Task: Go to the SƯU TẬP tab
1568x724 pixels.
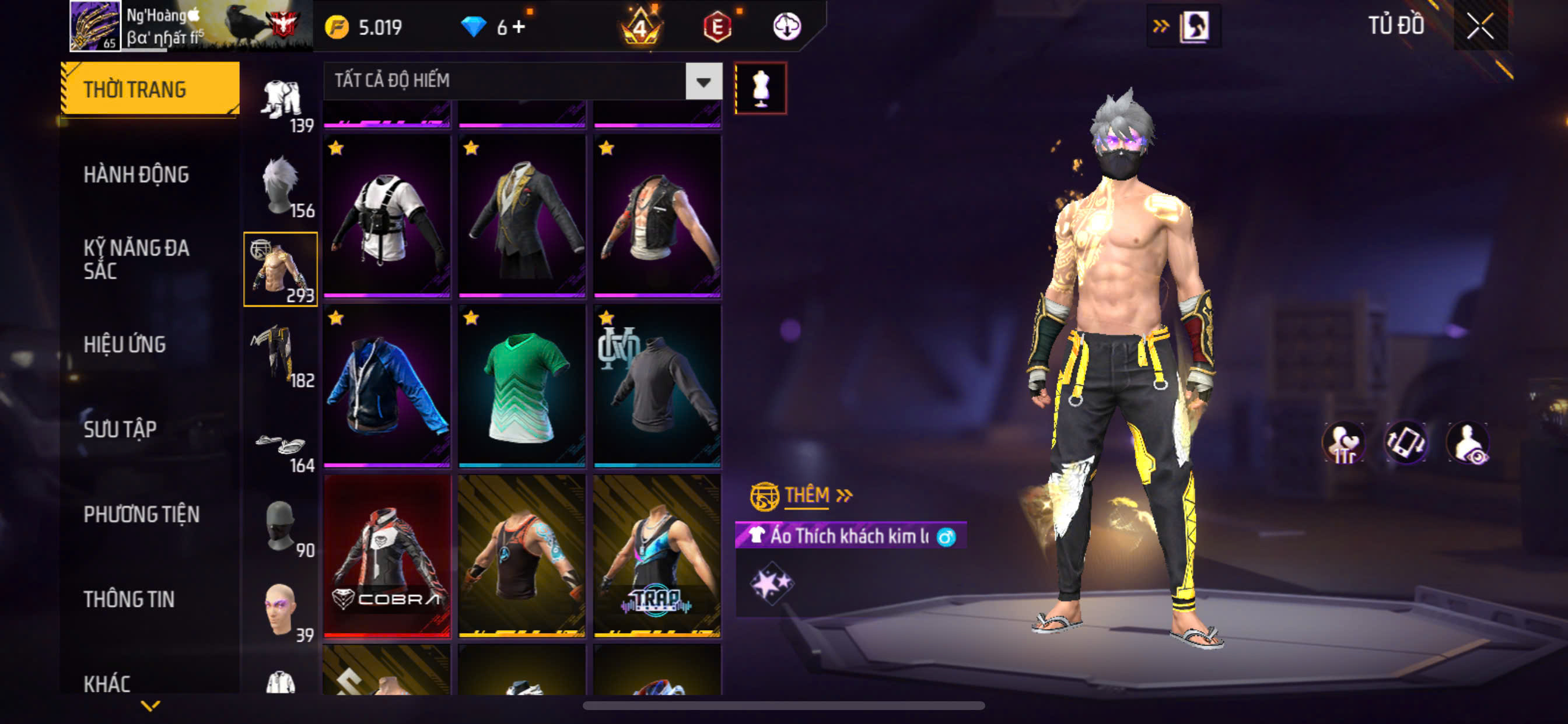Action: click(120, 430)
